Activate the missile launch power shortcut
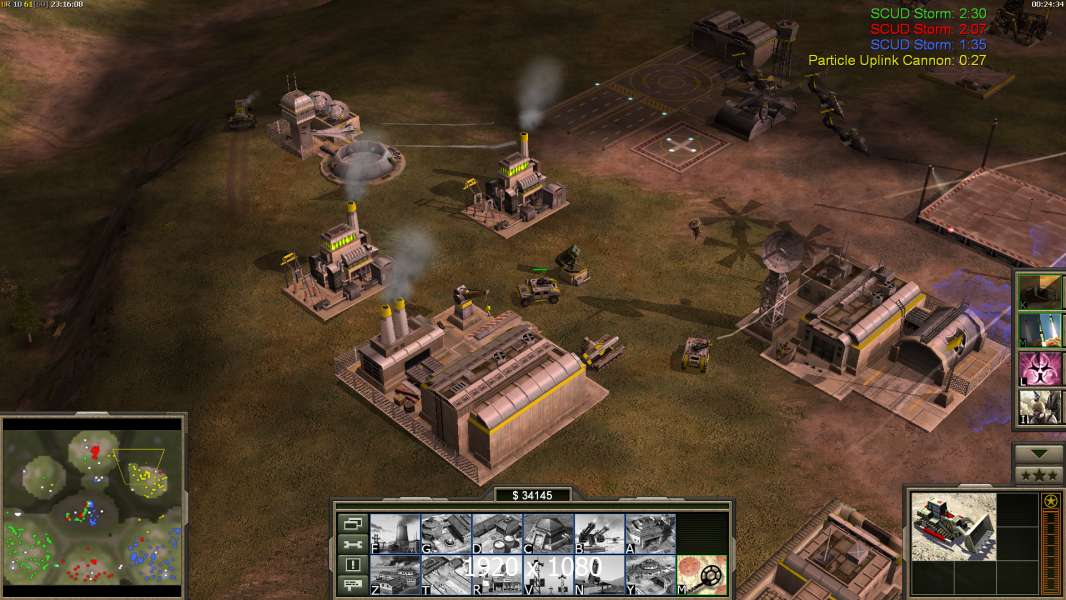 1042,330
